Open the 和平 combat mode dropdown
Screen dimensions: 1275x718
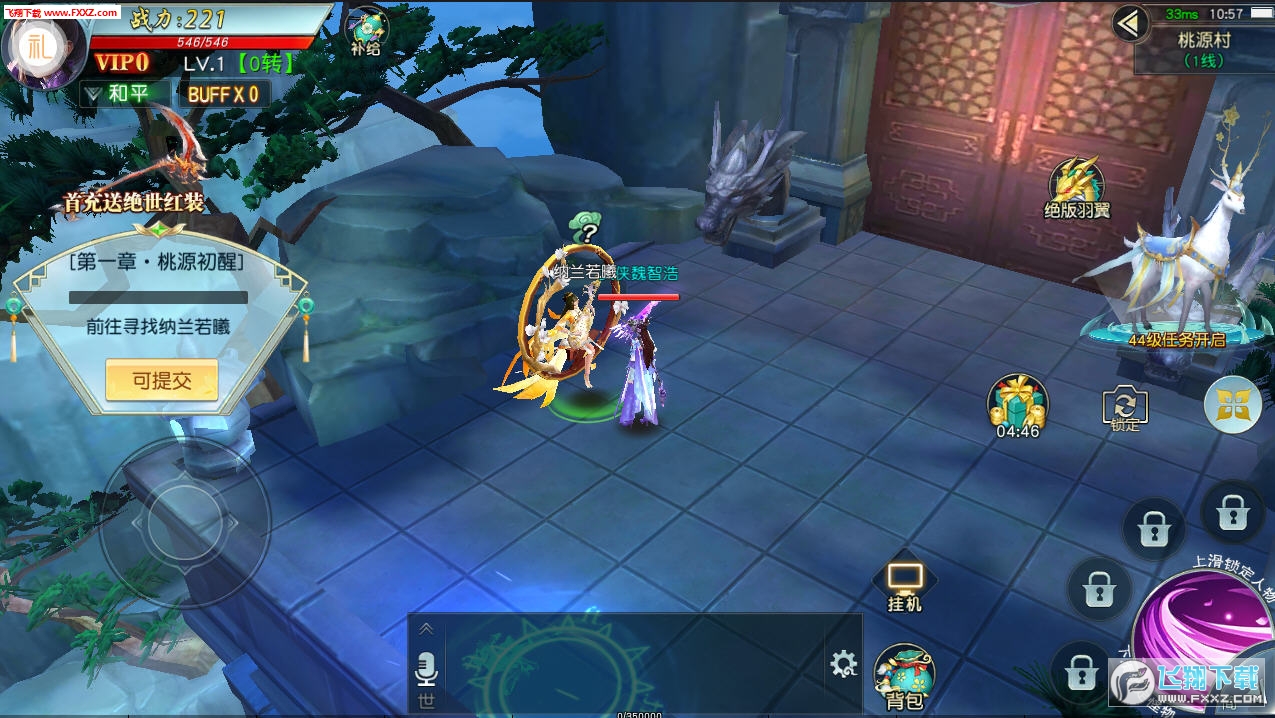pos(117,94)
